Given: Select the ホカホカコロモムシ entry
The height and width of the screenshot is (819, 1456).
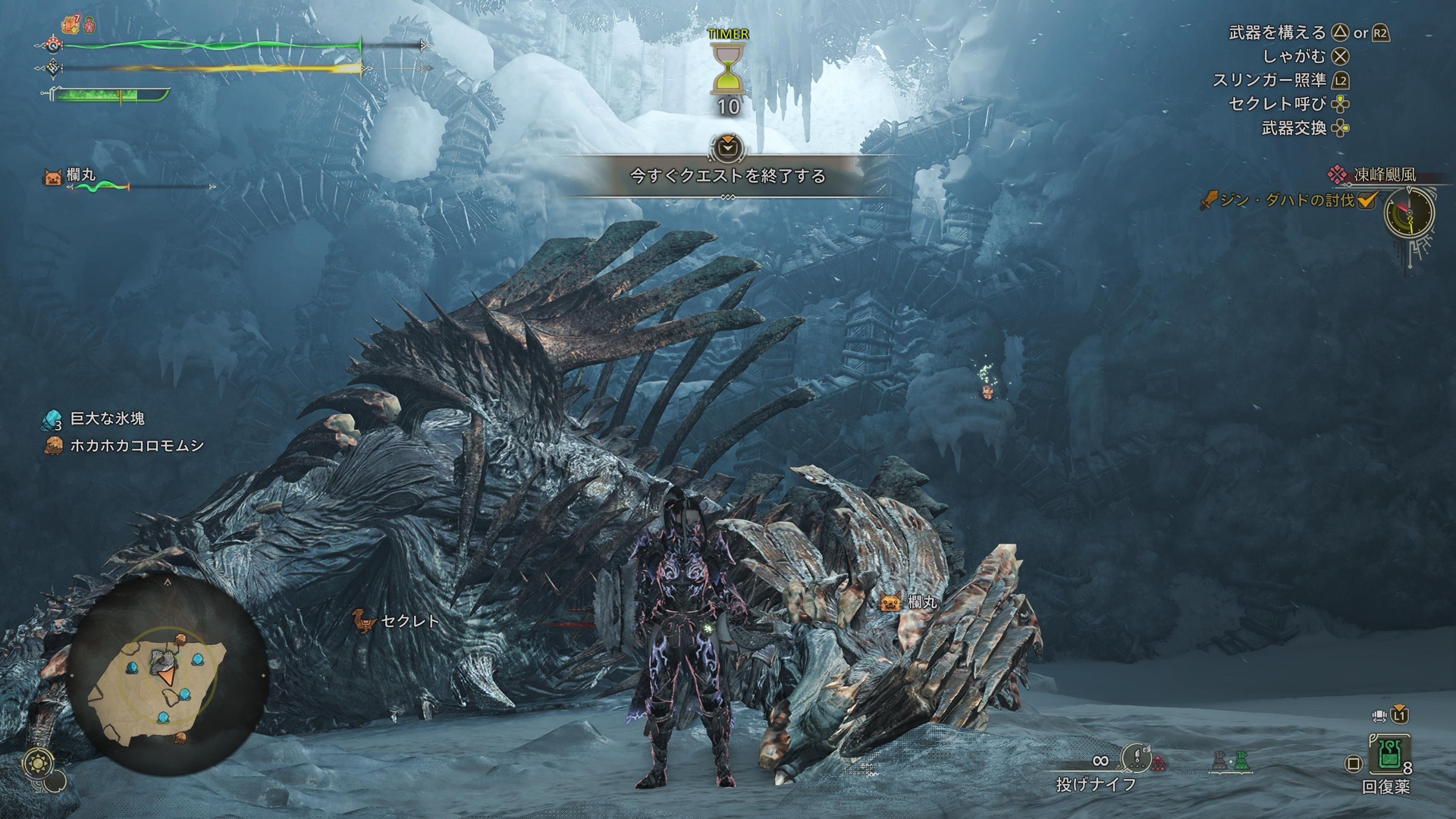Looking at the screenshot, I should [x=136, y=446].
